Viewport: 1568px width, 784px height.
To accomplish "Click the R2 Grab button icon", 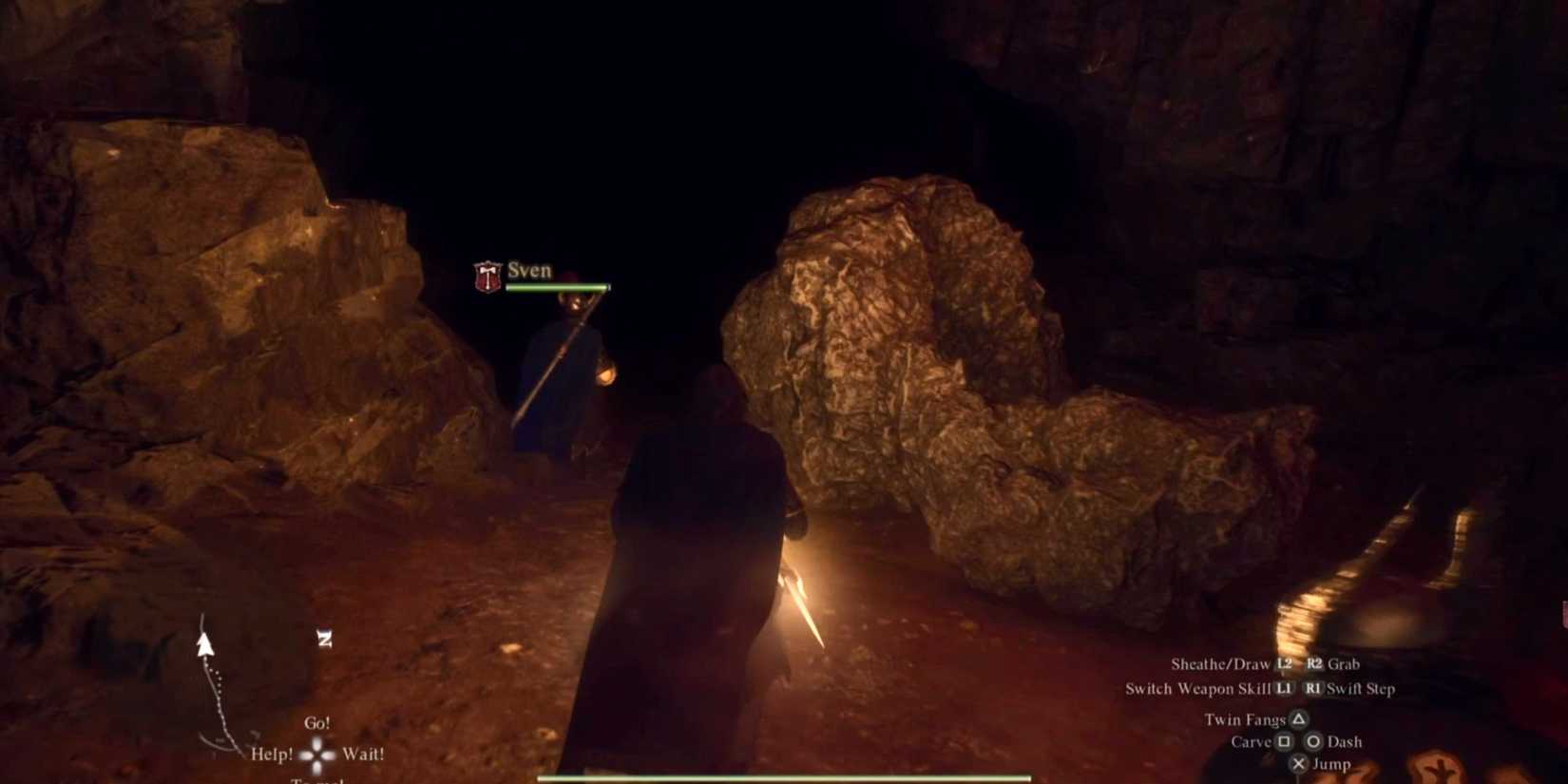I will (x=1317, y=663).
